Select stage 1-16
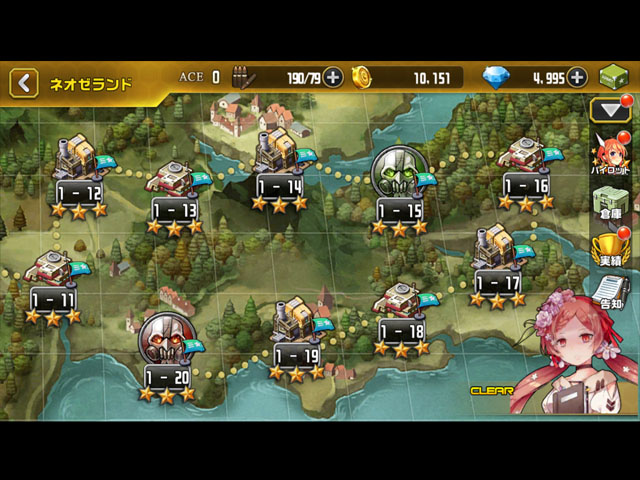Image resolution: width=640 pixels, height=480 pixels. 526,168
